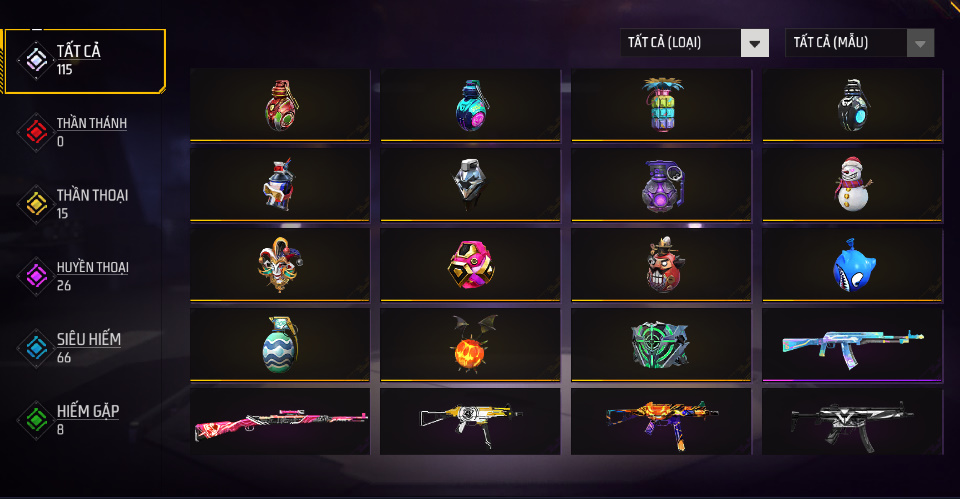Select the pink and yellow cube grenade
The height and width of the screenshot is (499, 960).
point(470,265)
